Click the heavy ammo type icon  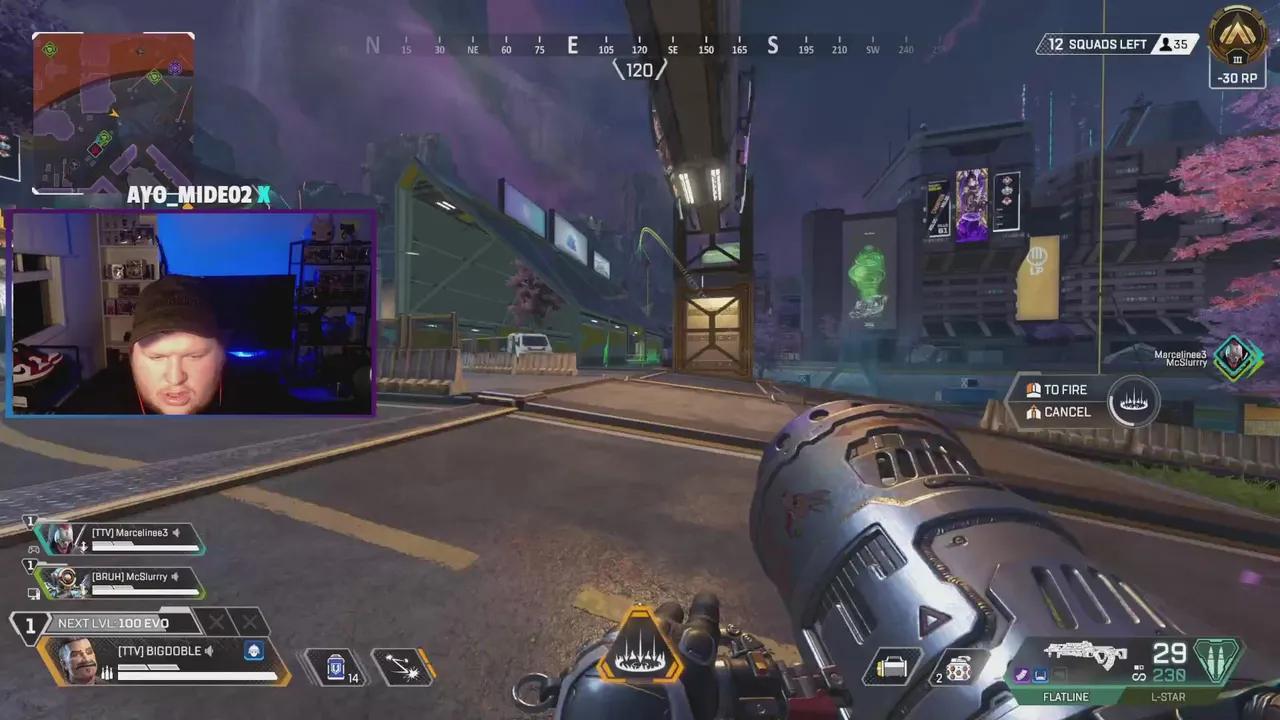(x=1216, y=660)
